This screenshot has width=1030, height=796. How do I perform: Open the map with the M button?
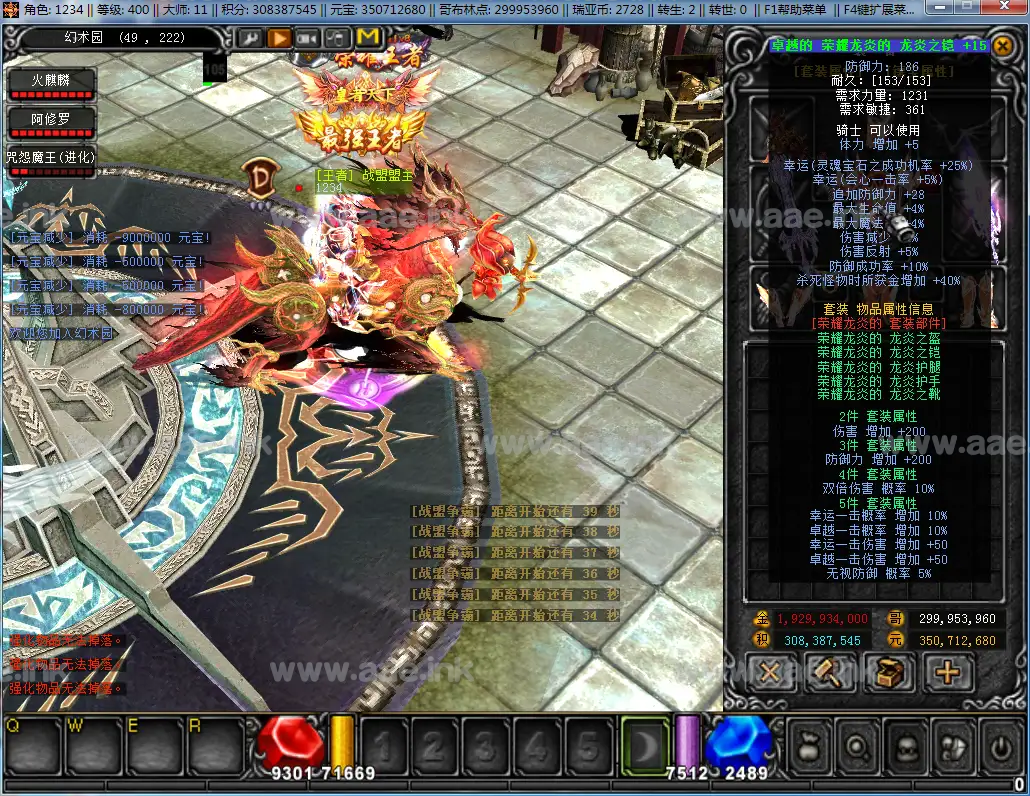(x=367, y=38)
